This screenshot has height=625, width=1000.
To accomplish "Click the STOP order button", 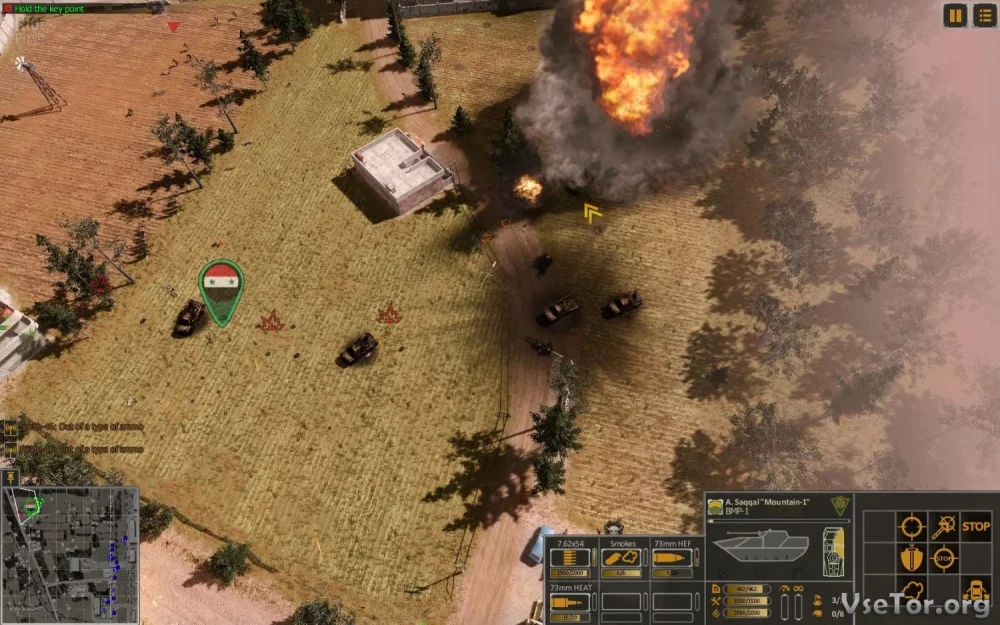I will (x=975, y=526).
